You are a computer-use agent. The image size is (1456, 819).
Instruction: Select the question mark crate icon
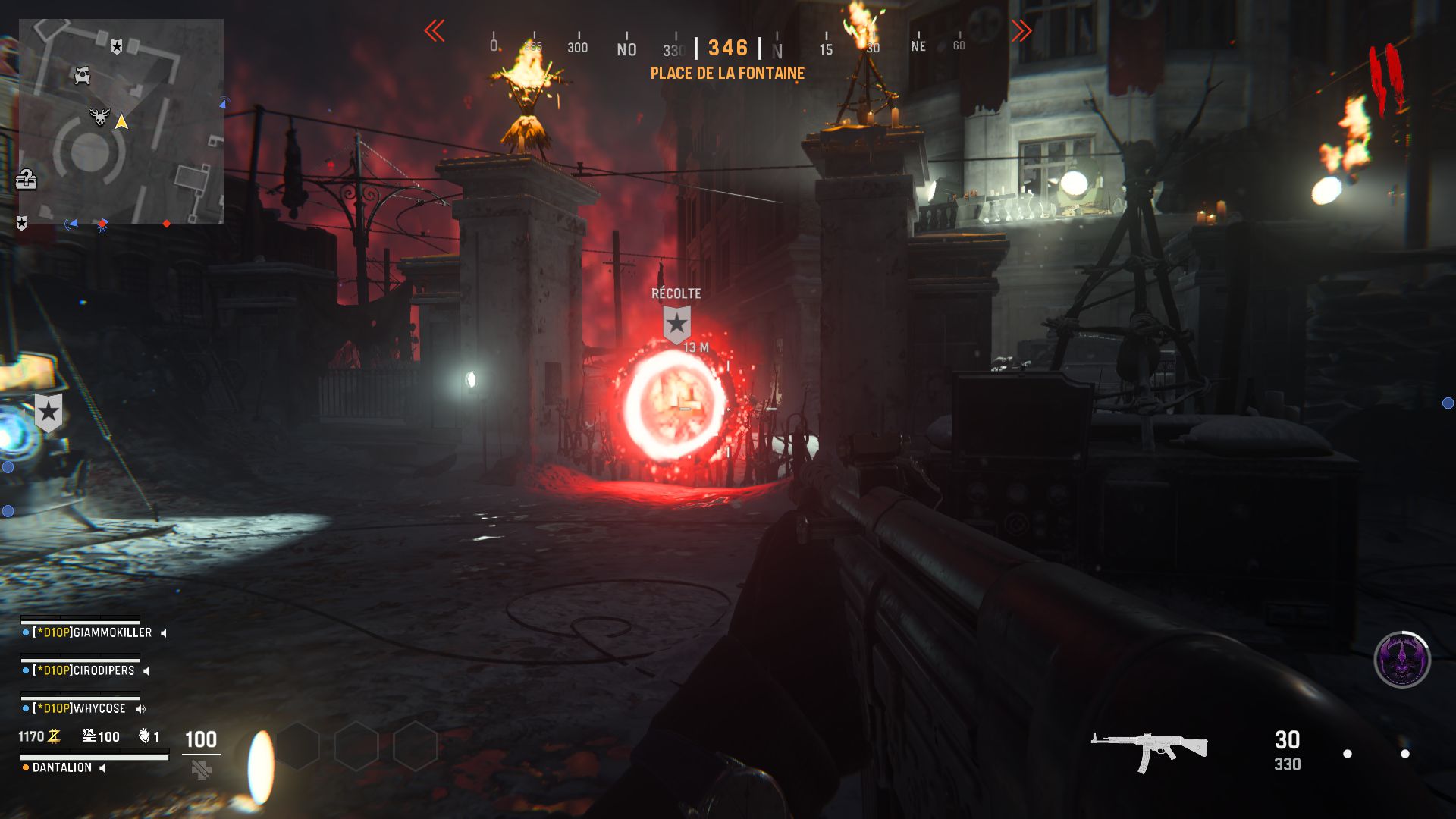point(27,180)
